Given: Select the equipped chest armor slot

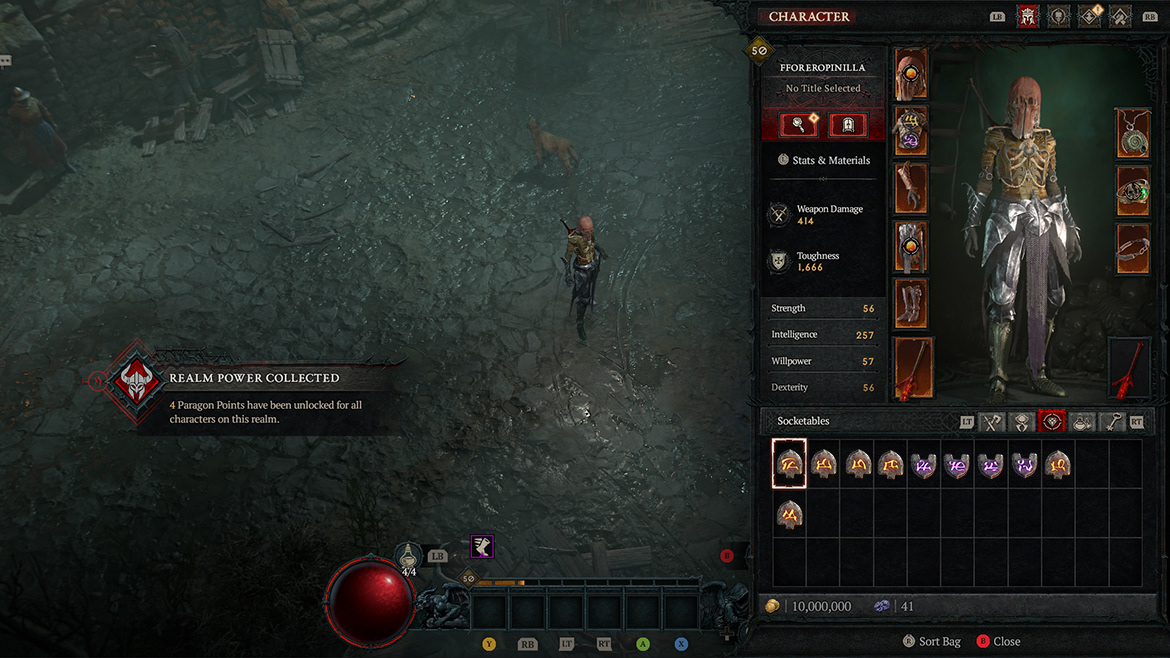Looking at the screenshot, I should click(911, 131).
